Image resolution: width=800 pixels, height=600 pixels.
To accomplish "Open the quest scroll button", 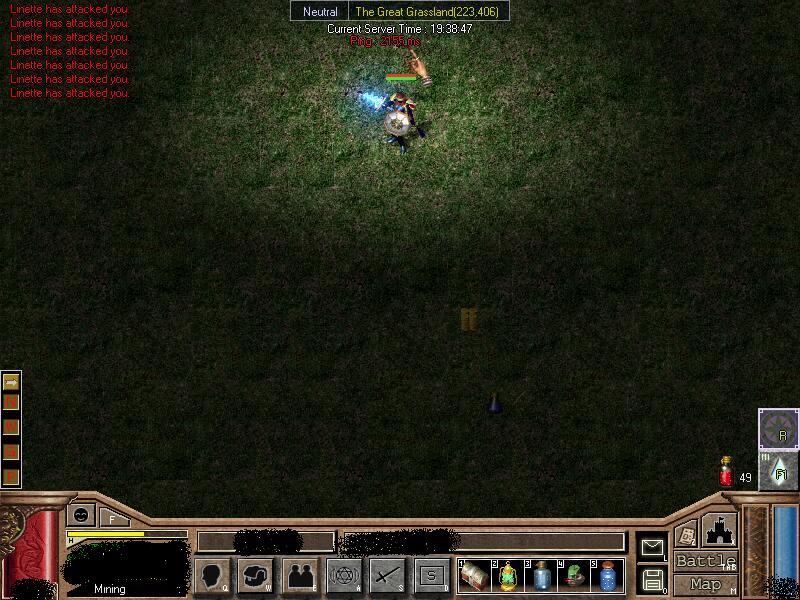I will click(x=686, y=535).
